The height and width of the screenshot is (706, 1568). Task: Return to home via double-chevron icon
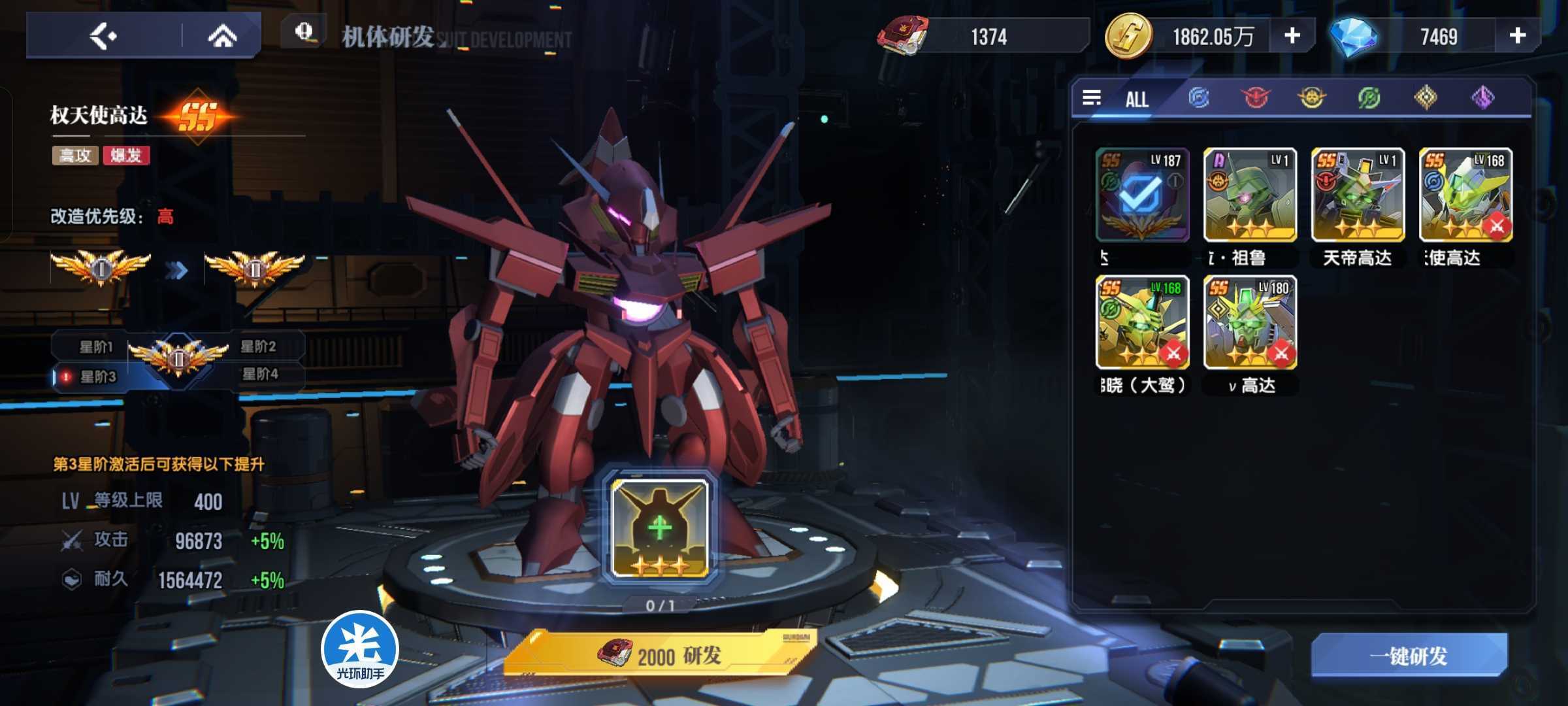tap(222, 36)
